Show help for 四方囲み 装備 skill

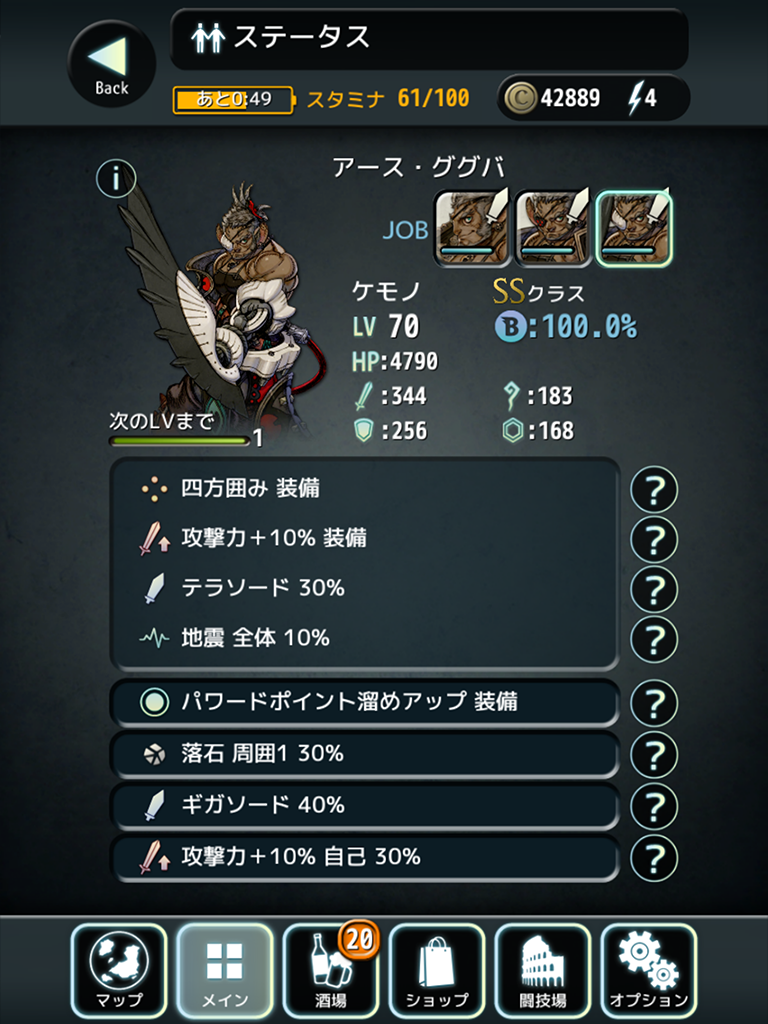tap(654, 490)
